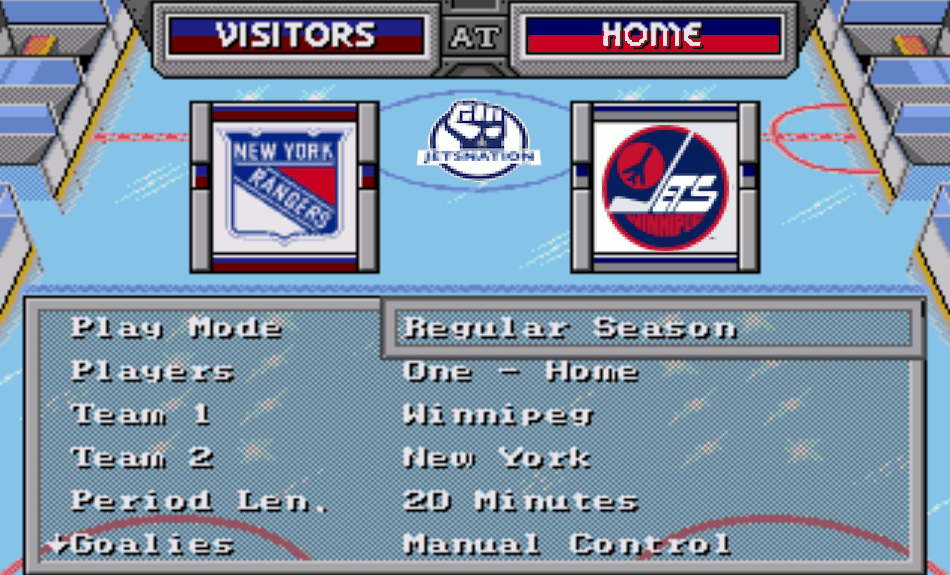The image size is (950, 575).
Task: Change Team 2 from New York
Action: [496, 458]
